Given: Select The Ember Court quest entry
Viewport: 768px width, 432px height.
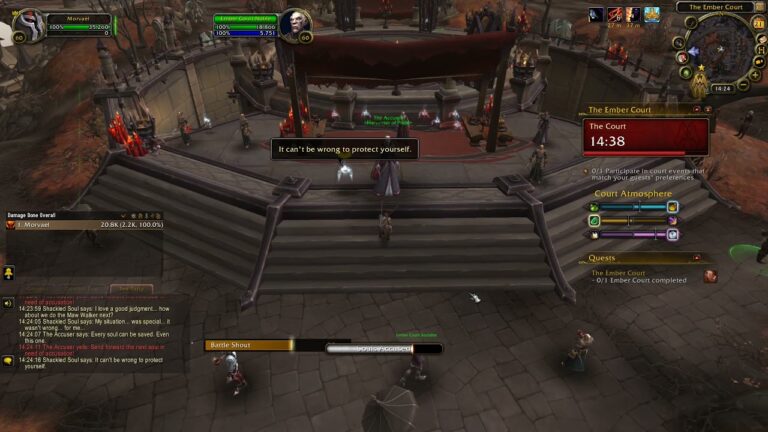Looking at the screenshot, I should 618,272.
